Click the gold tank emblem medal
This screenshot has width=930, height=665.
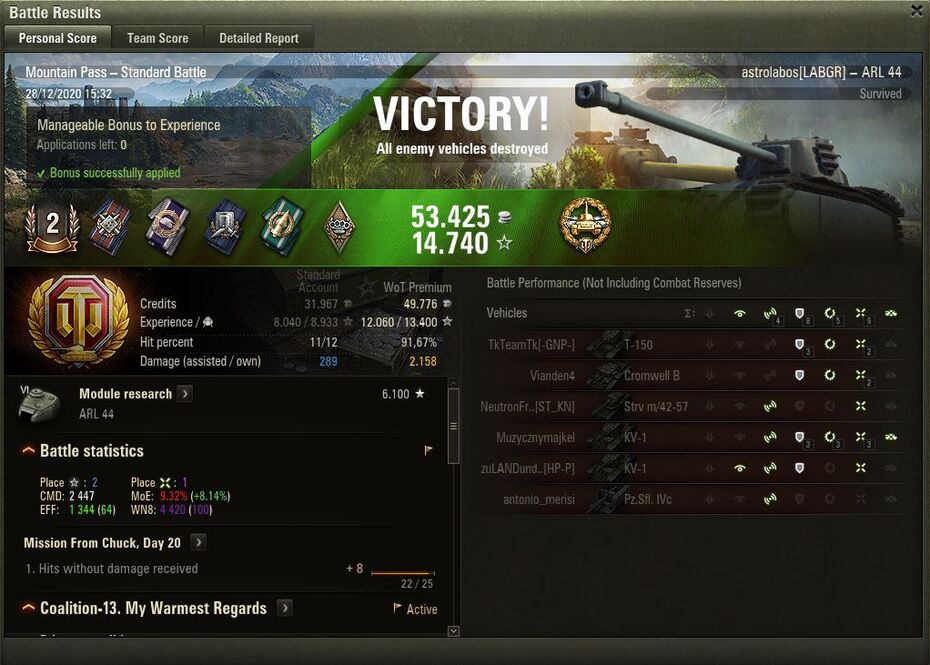584,224
